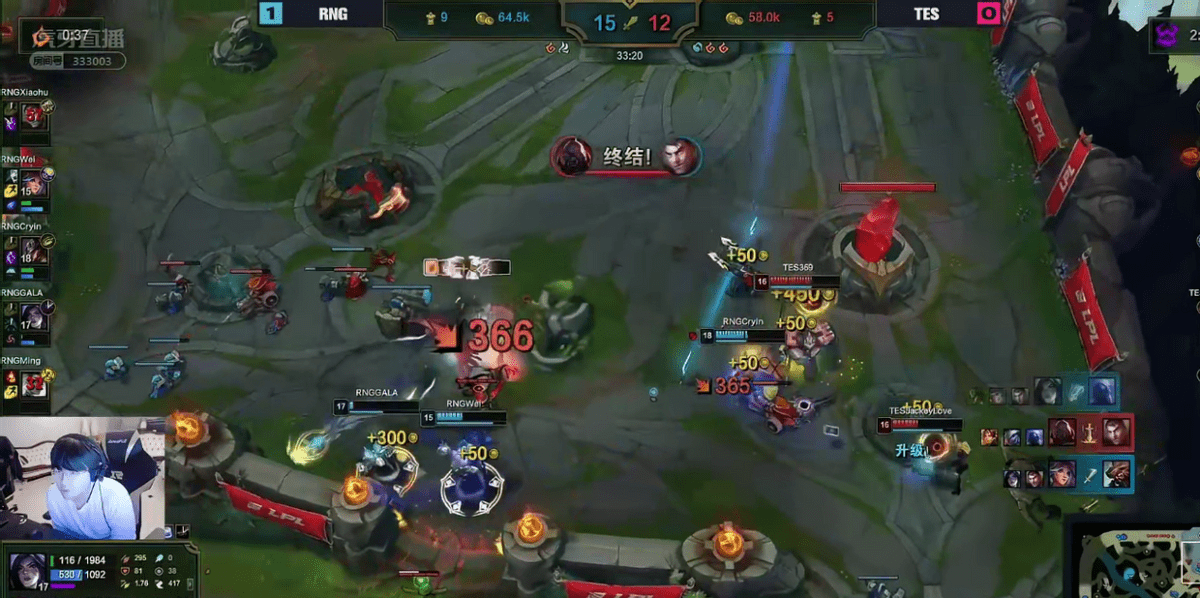The height and width of the screenshot is (598, 1200).
Task: Select RNGXiaohu's champion portrait
Action: tap(33, 117)
